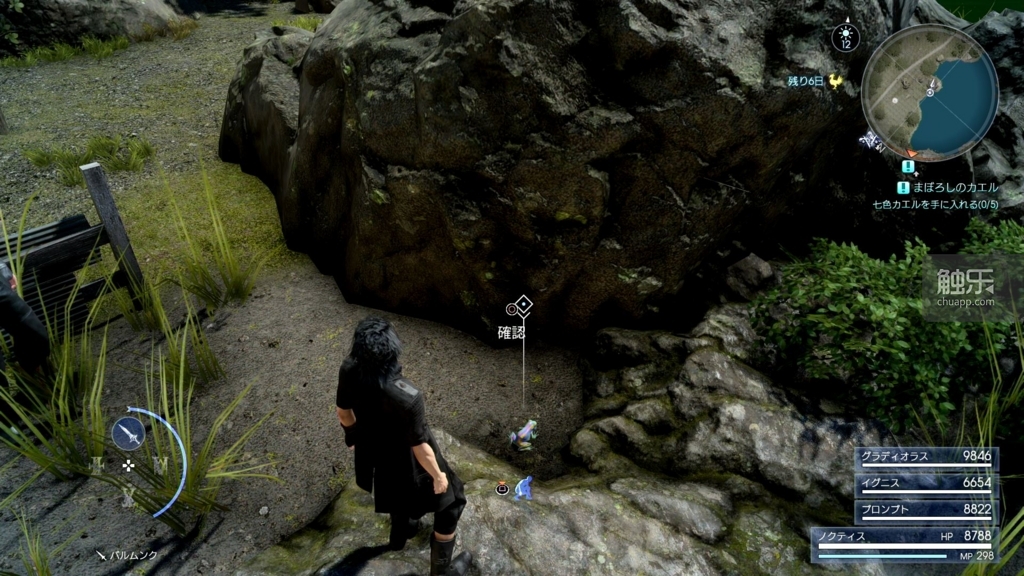Select ノクティス status panel
This screenshot has height=576, width=1024.
pyautogui.click(x=905, y=543)
